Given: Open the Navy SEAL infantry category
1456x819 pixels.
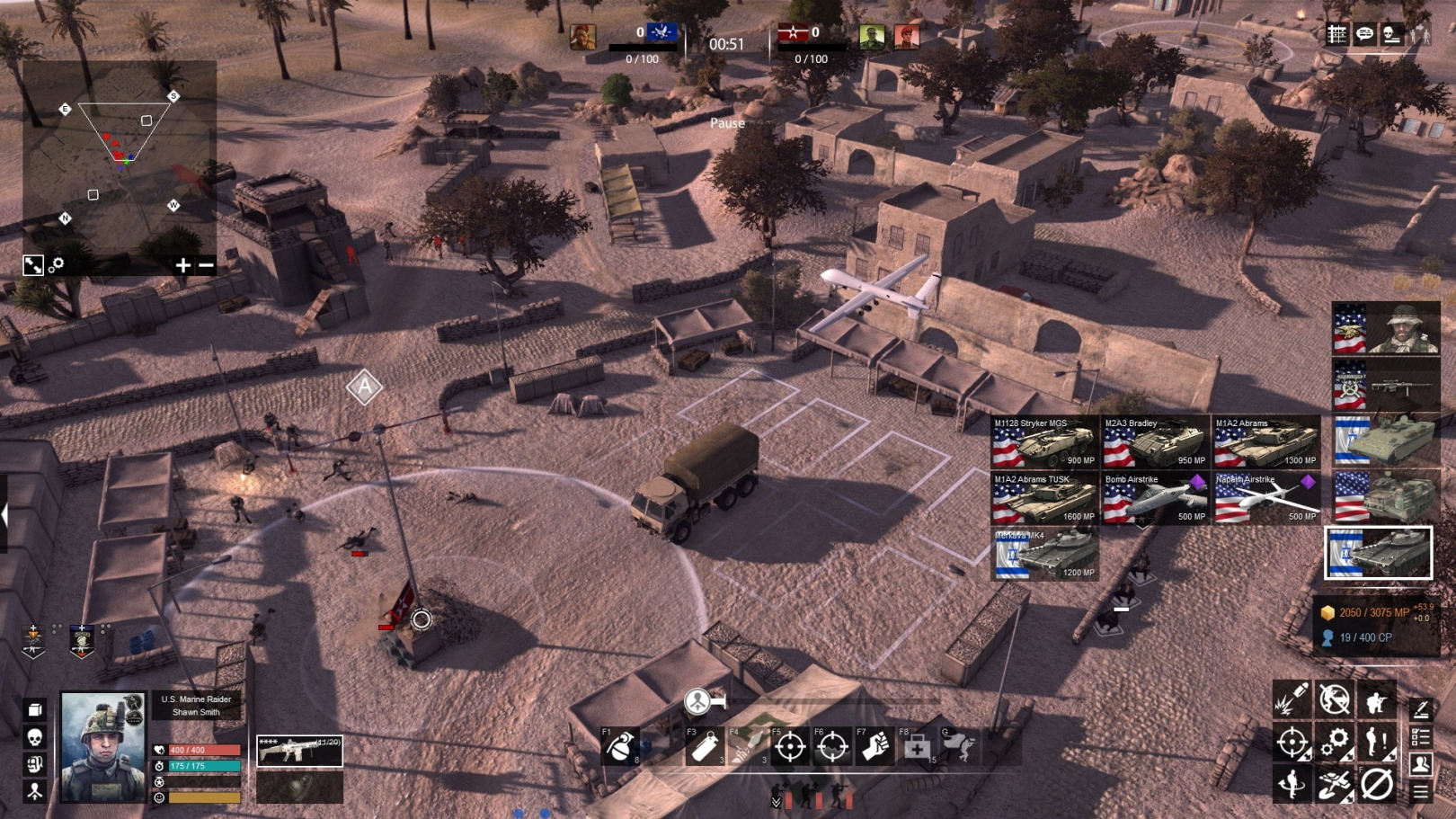Looking at the screenshot, I should coord(1385,328).
